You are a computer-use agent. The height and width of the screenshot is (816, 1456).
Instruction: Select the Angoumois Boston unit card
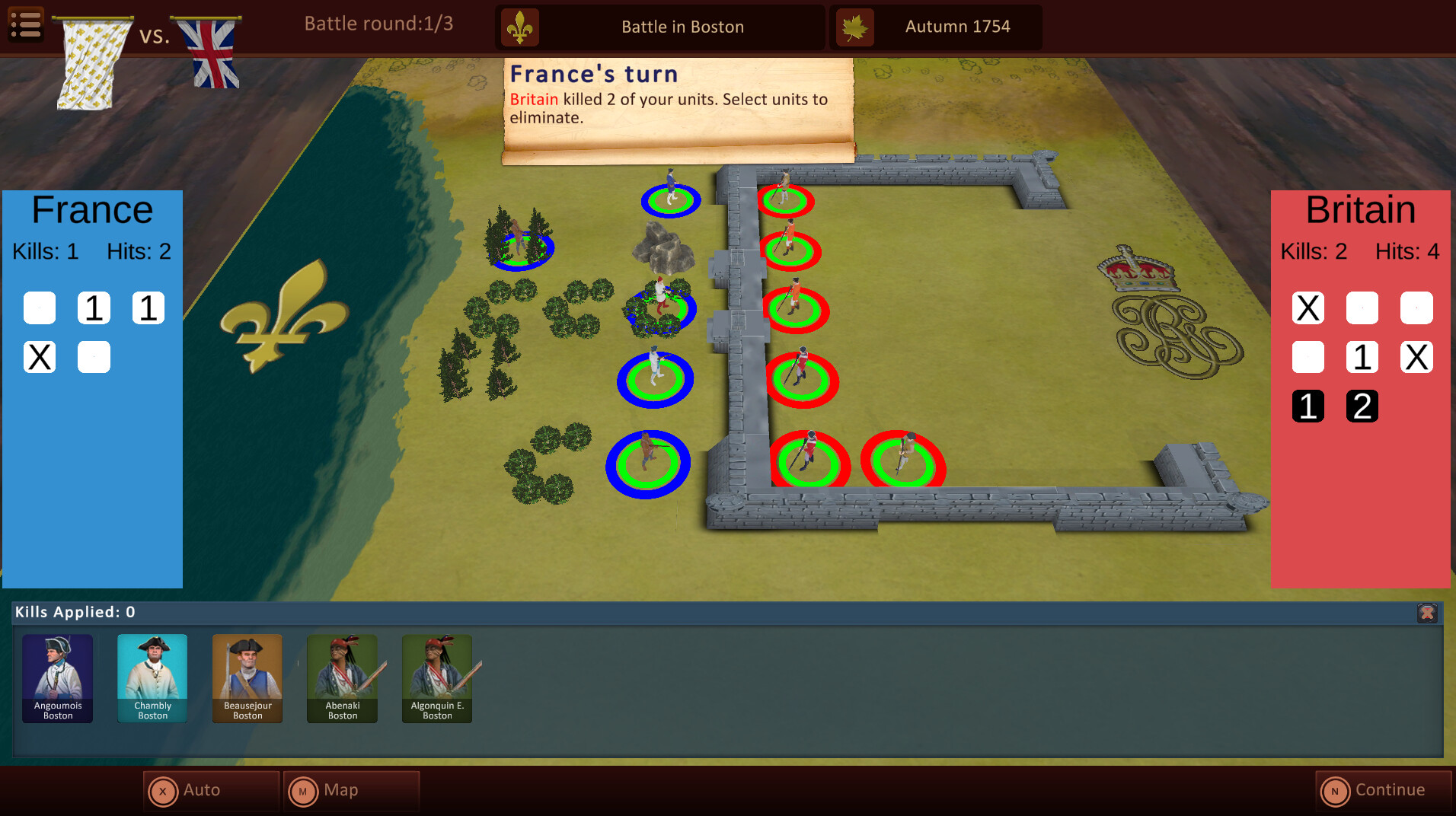(x=57, y=678)
